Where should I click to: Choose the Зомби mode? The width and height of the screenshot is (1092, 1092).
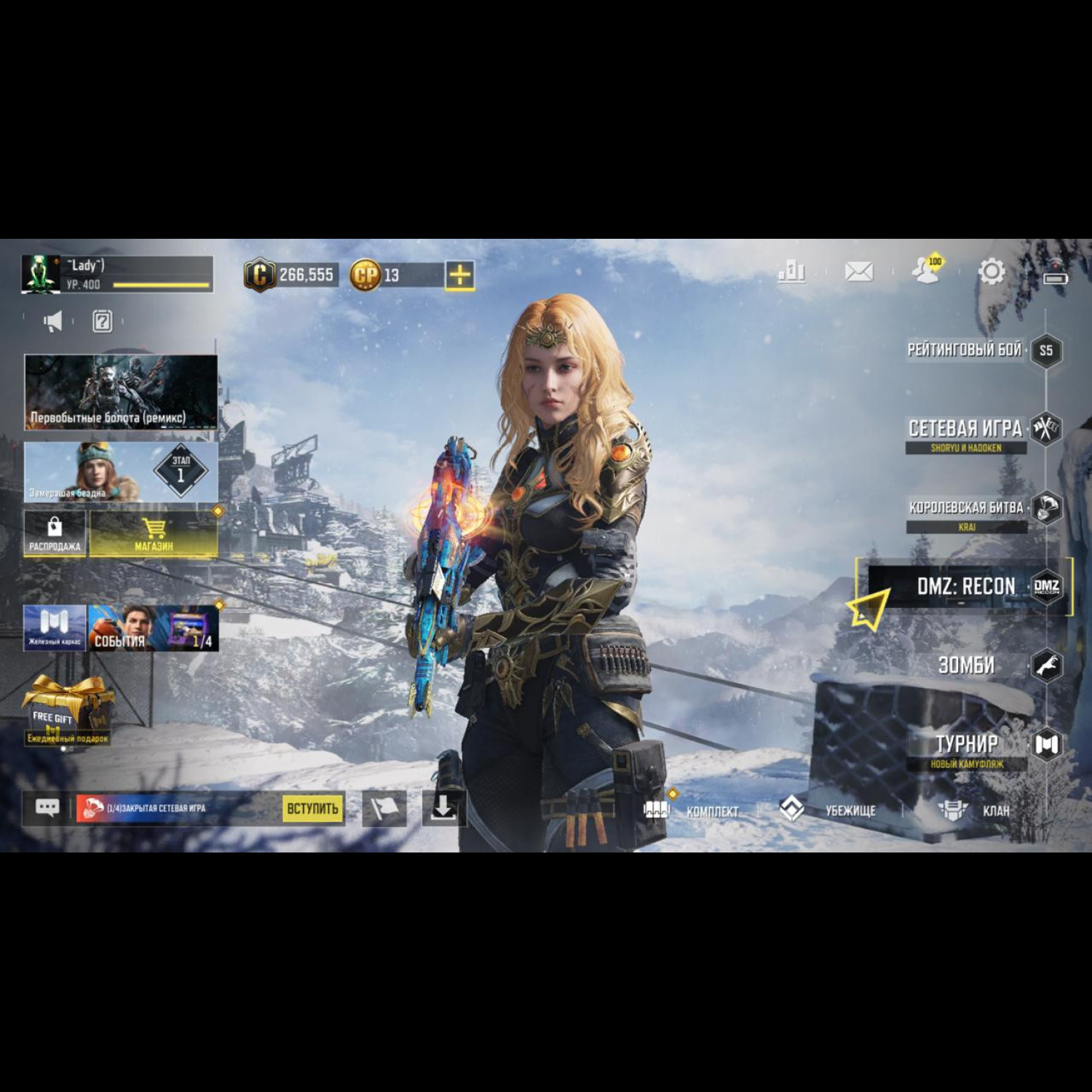(x=967, y=665)
